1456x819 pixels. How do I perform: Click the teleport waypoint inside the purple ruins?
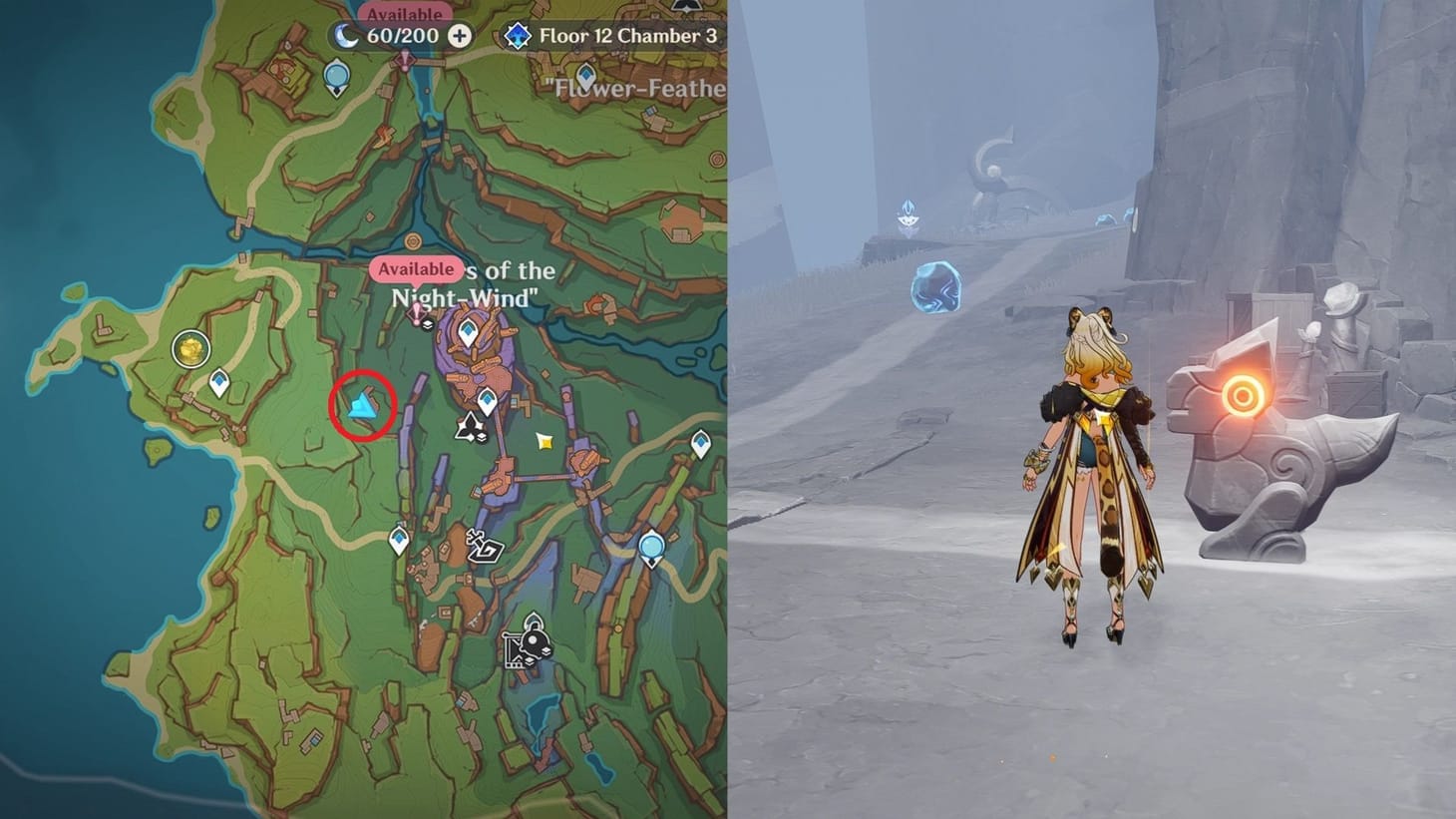tap(469, 331)
